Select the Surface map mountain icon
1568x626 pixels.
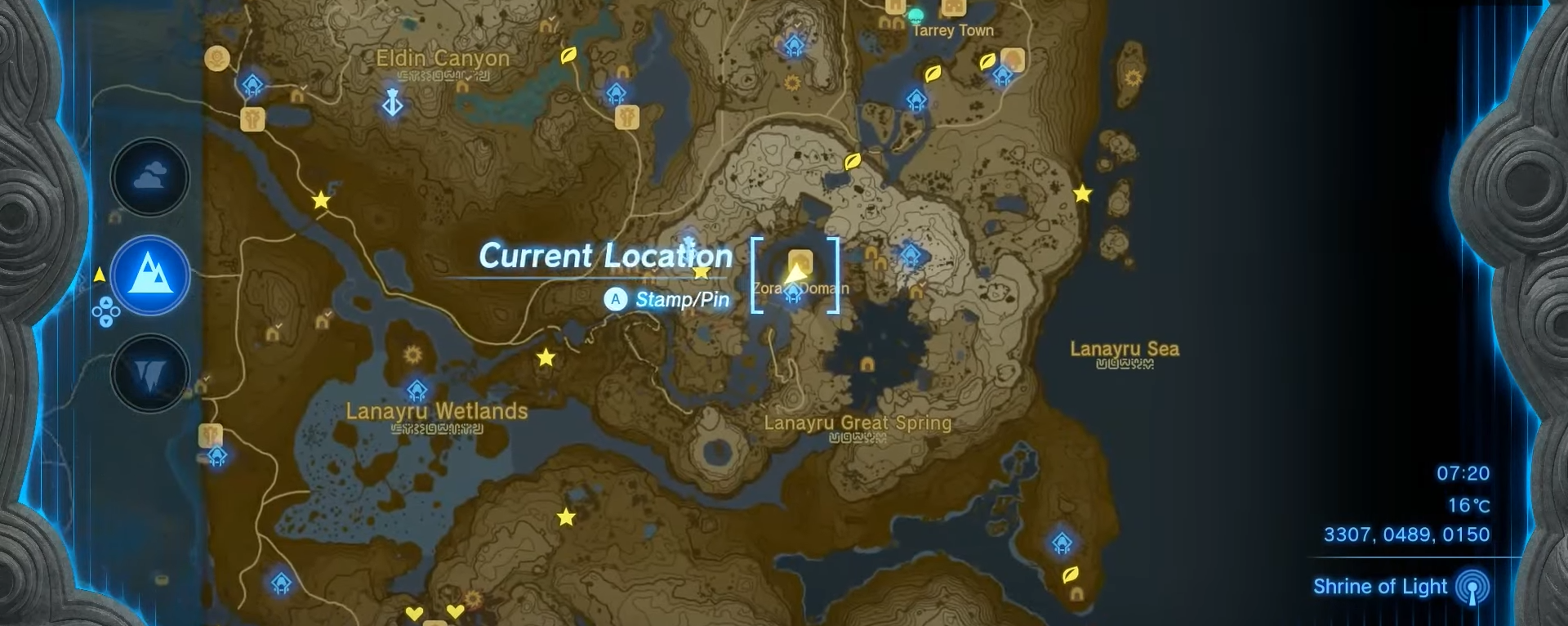tap(149, 276)
